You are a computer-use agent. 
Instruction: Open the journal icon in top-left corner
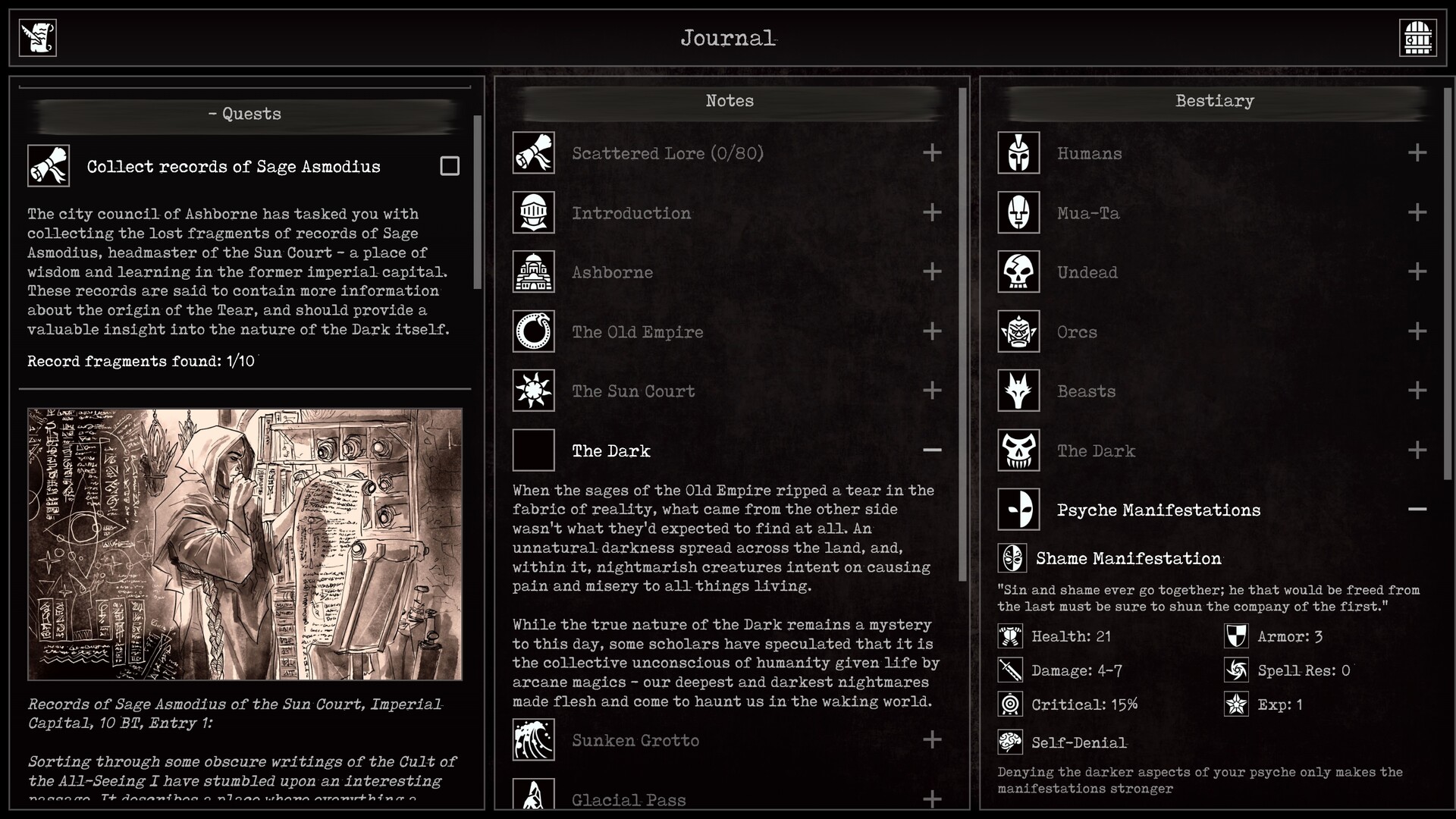tap(37, 36)
